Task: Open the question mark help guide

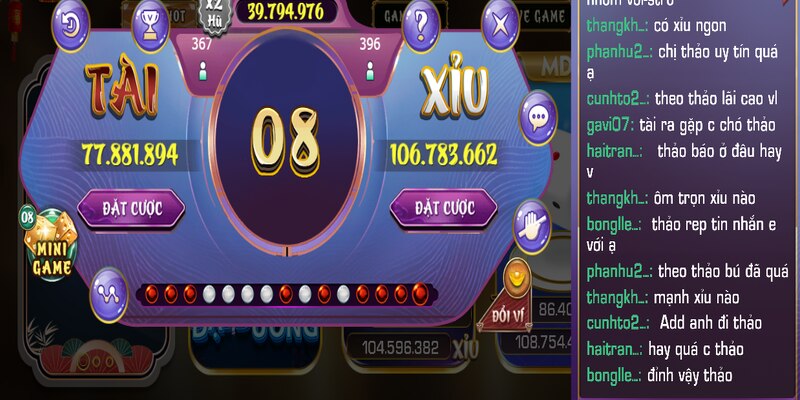Action: (x=421, y=20)
